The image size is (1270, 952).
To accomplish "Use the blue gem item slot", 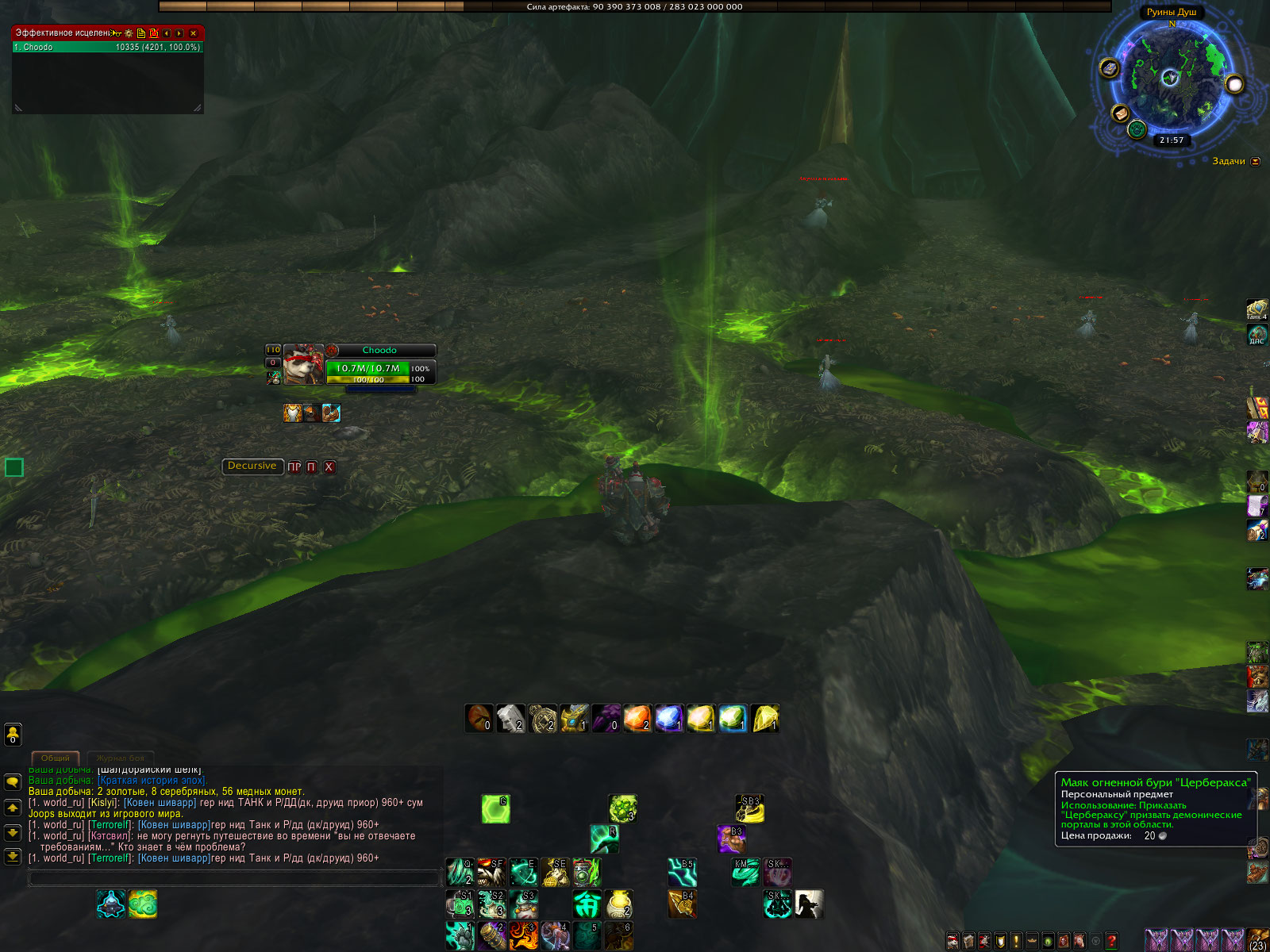I will pos(668,719).
